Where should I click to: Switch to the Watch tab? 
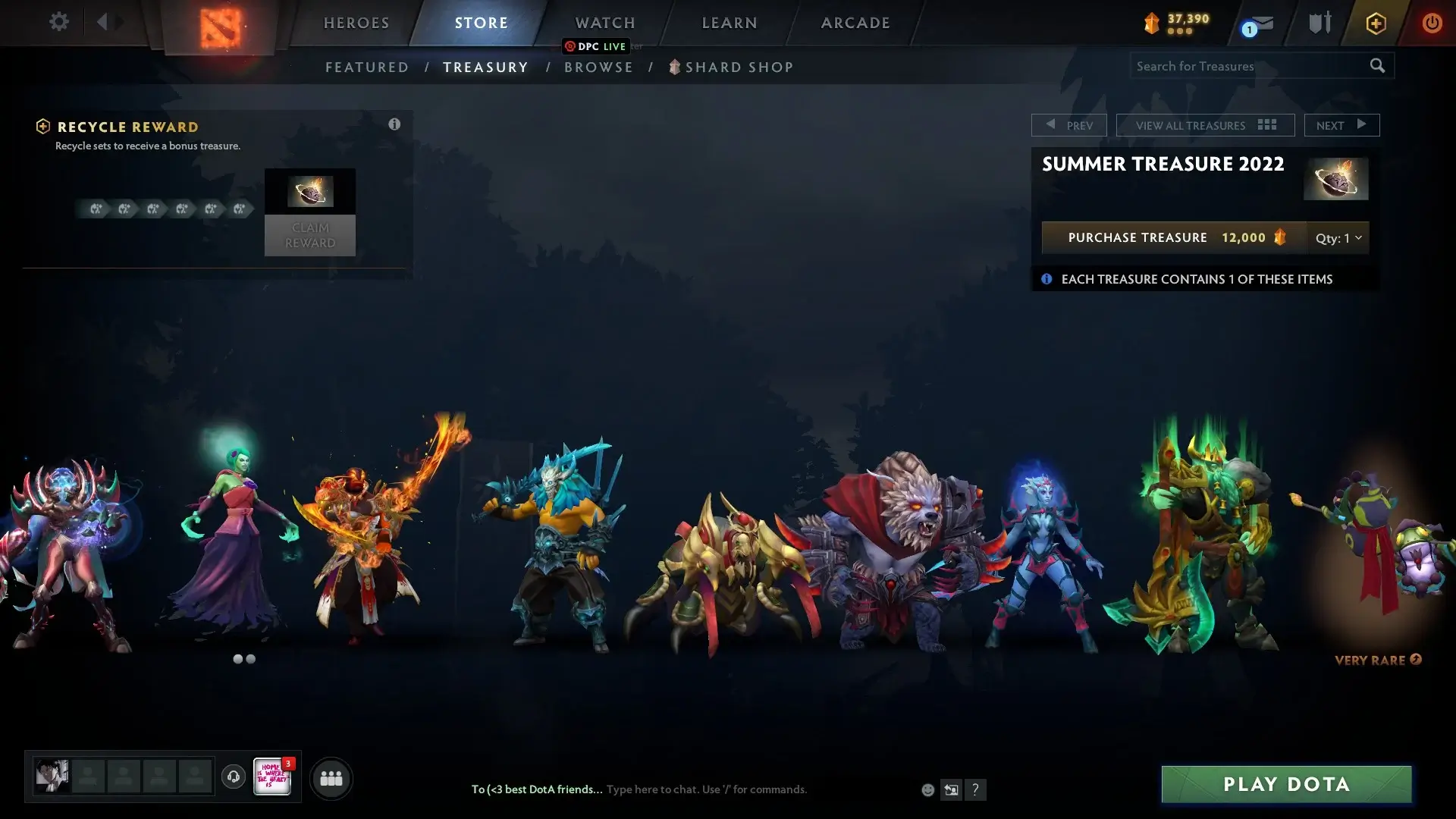[605, 23]
